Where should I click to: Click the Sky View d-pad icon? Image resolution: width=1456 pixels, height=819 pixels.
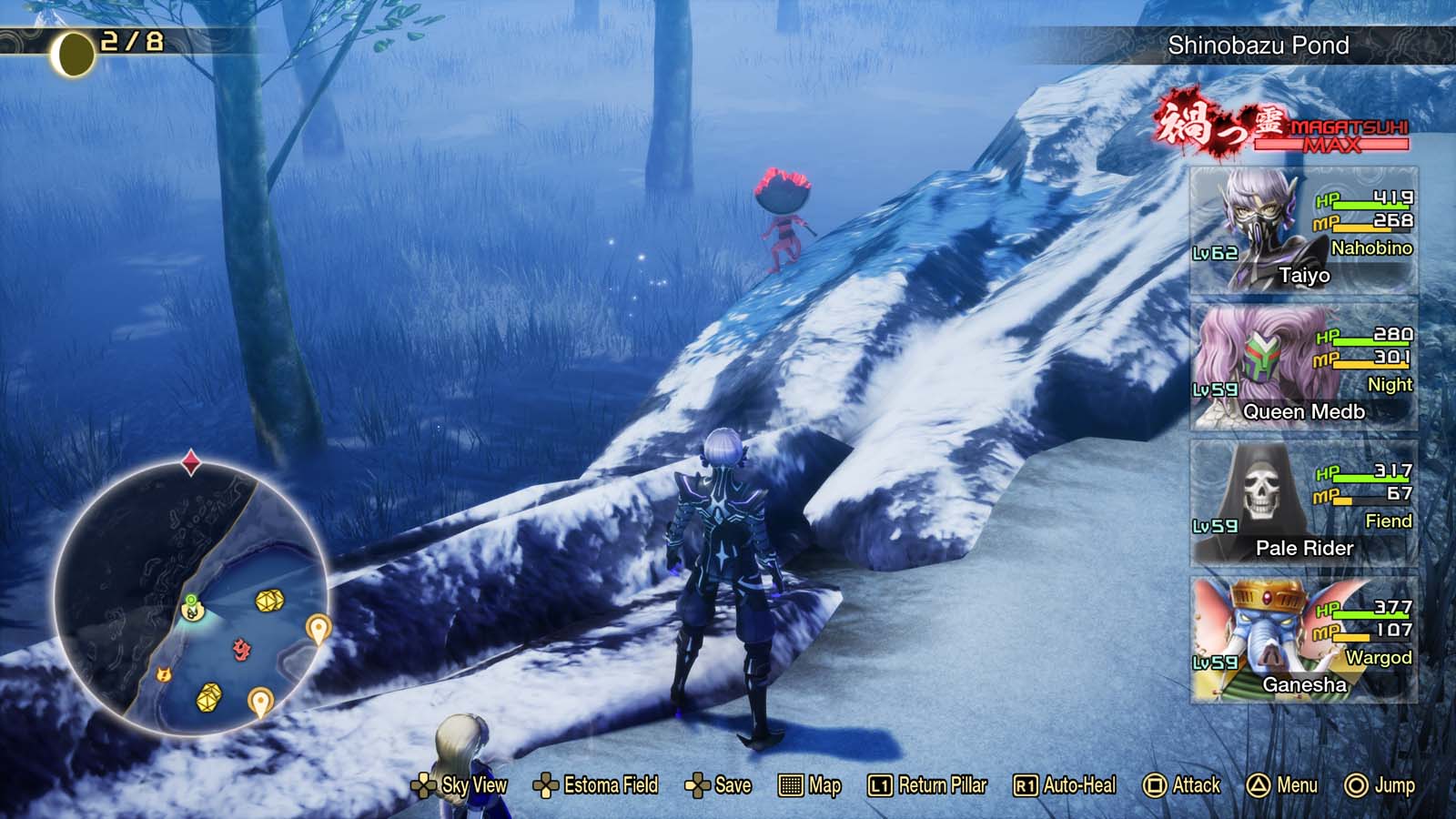(424, 784)
